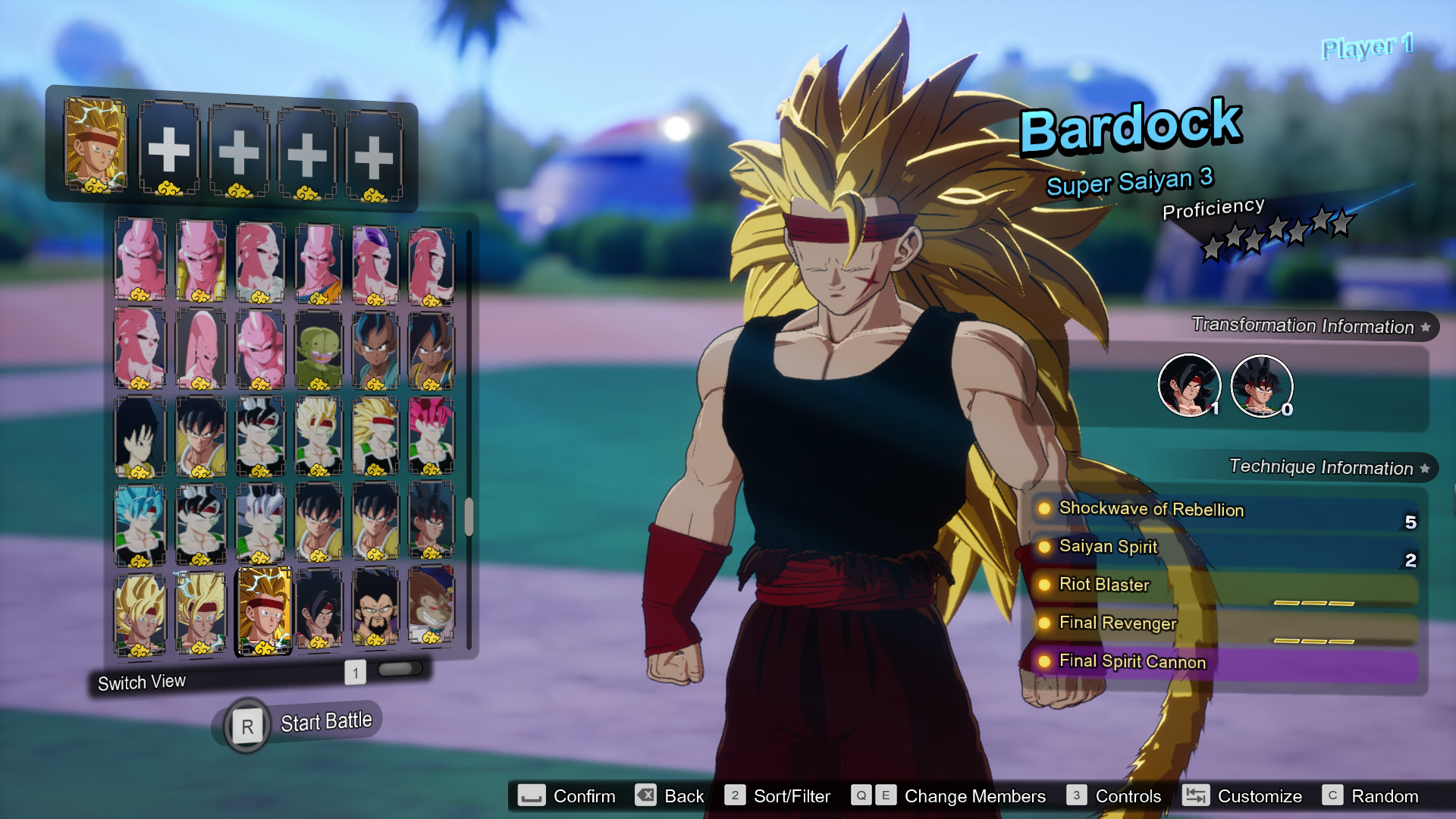This screenshot has height=819, width=1456.
Task: Toggle Switch View for the roster
Action: pos(142,681)
